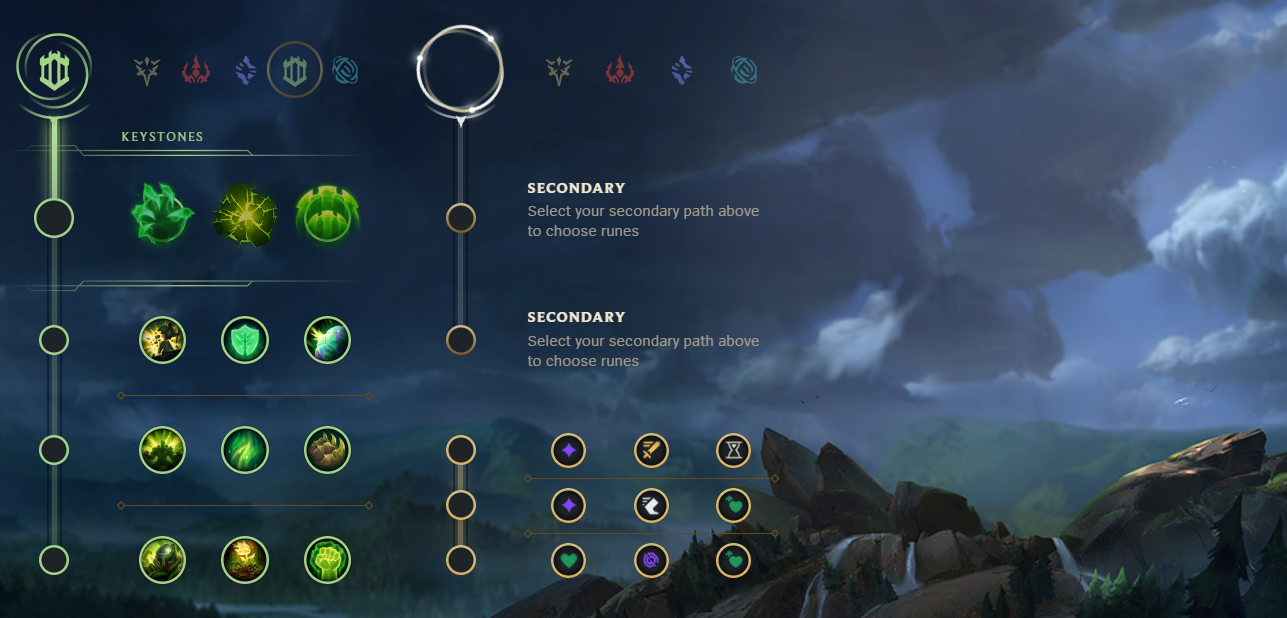Select the Demolish rune
The image size is (1287, 618).
pos(162,341)
